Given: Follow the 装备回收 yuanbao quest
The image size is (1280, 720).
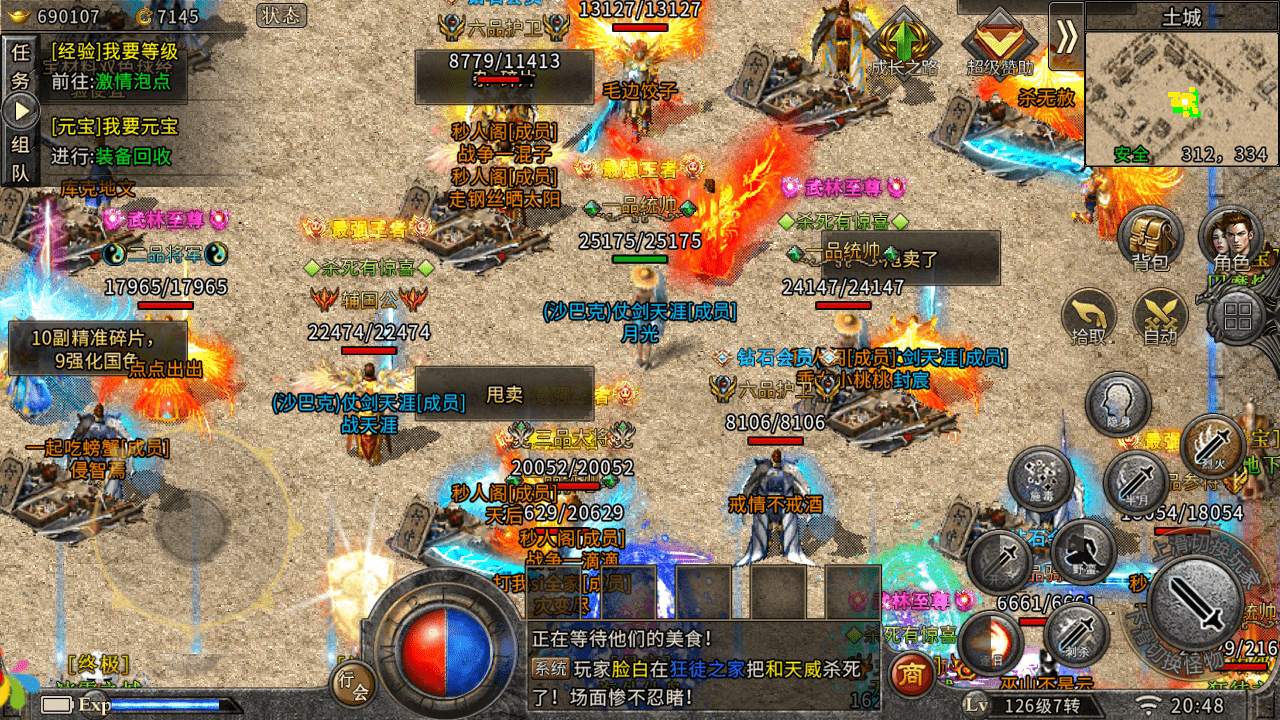Looking at the screenshot, I should (133, 157).
